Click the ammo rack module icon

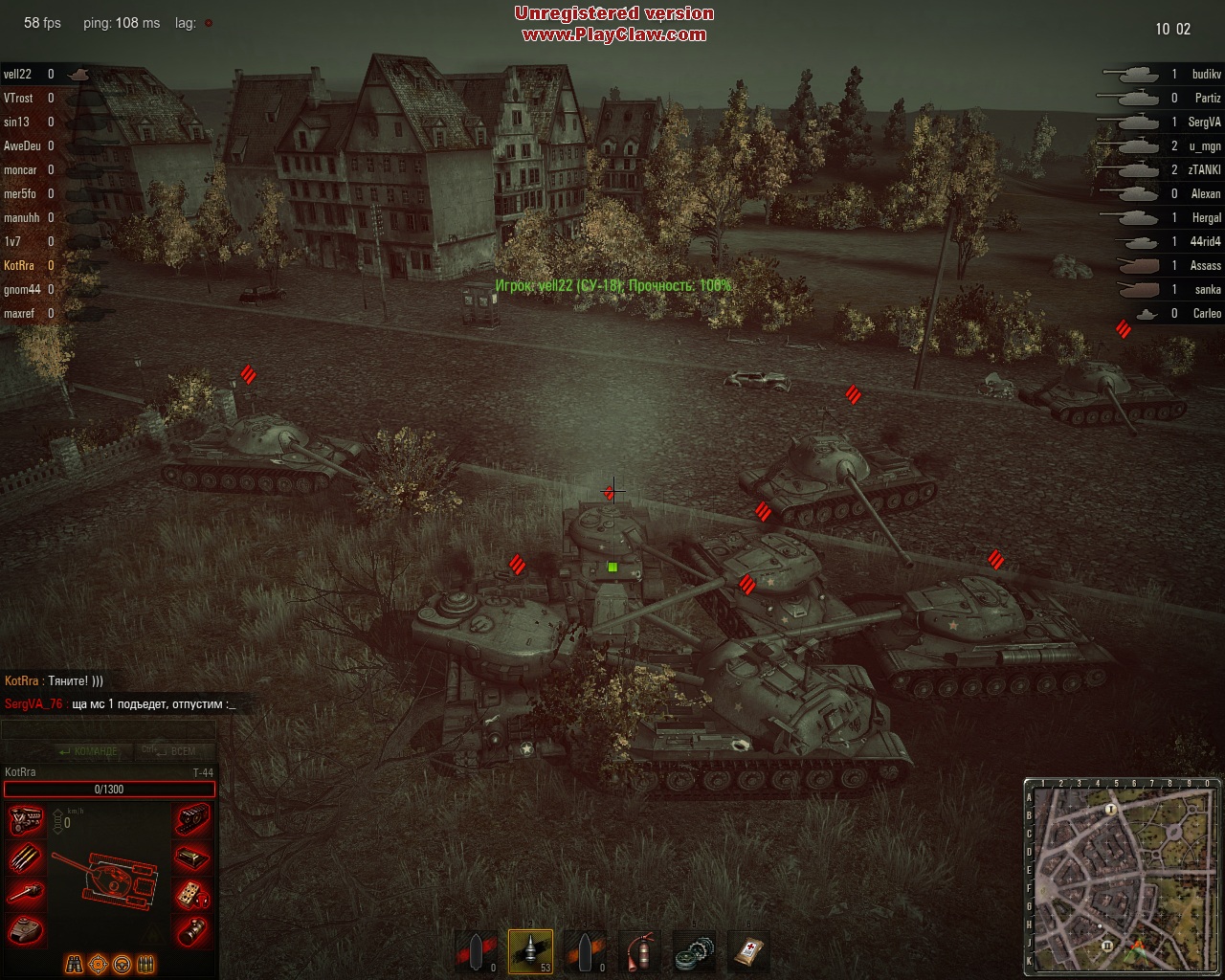[x=26, y=857]
